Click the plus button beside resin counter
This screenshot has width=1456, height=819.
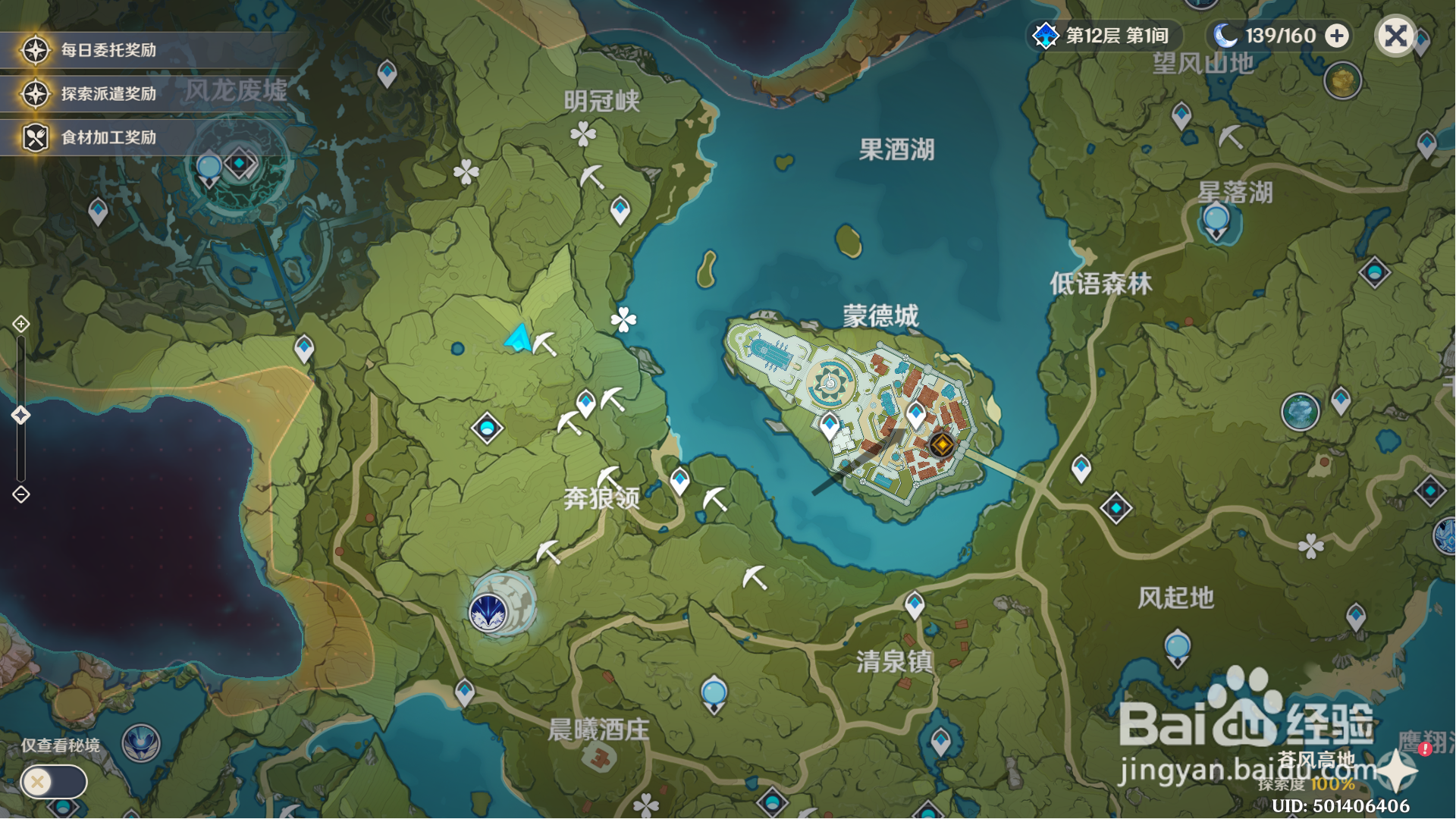click(1338, 35)
